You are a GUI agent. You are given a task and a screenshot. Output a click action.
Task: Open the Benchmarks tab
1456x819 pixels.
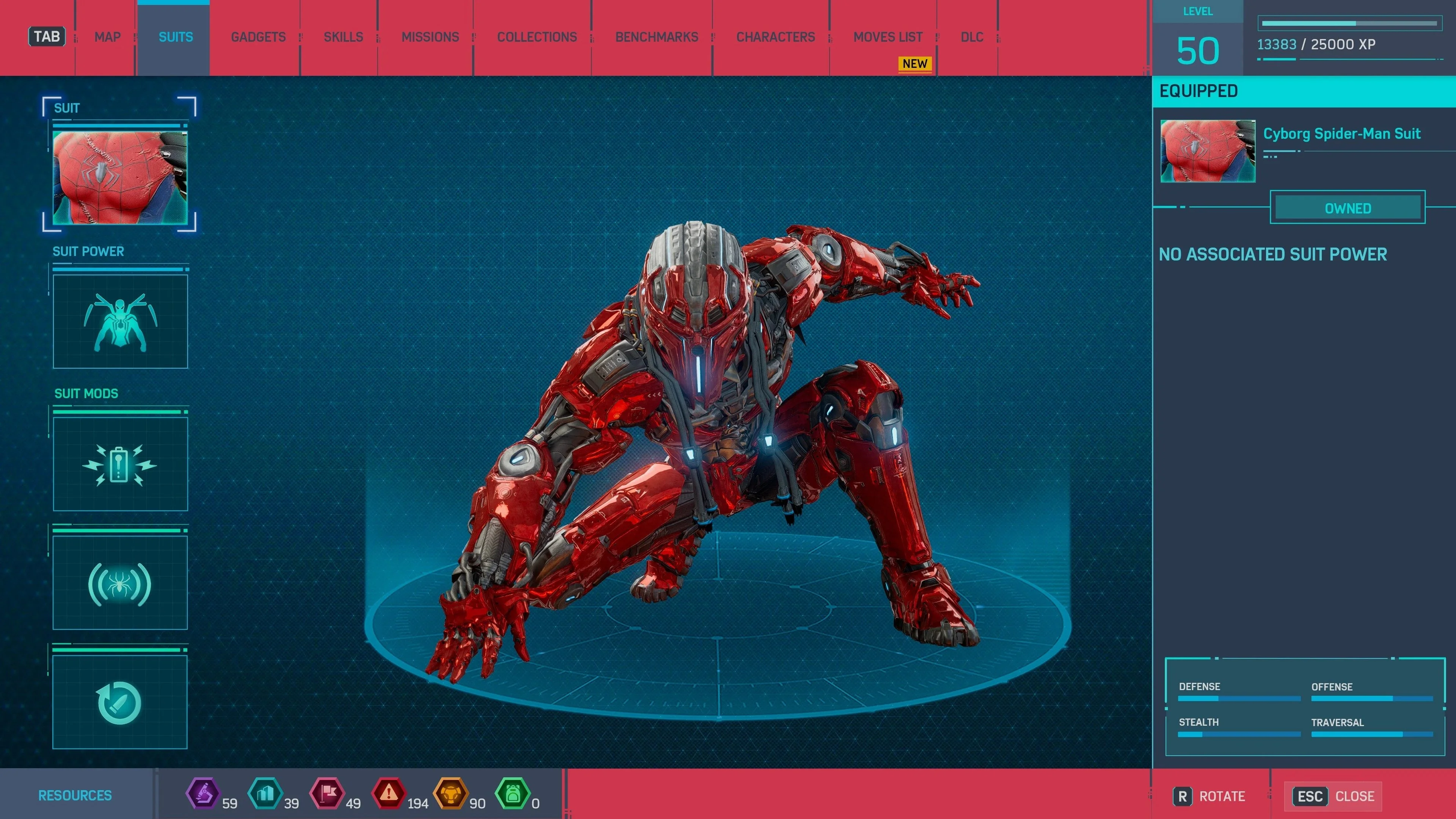pyautogui.click(x=657, y=37)
